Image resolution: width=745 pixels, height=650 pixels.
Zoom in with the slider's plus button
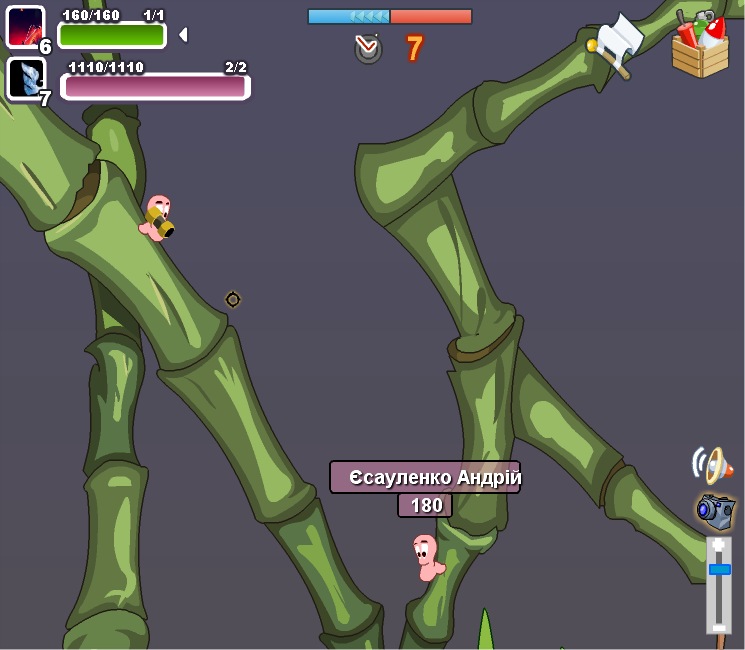pyautogui.click(x=719, y=546)
